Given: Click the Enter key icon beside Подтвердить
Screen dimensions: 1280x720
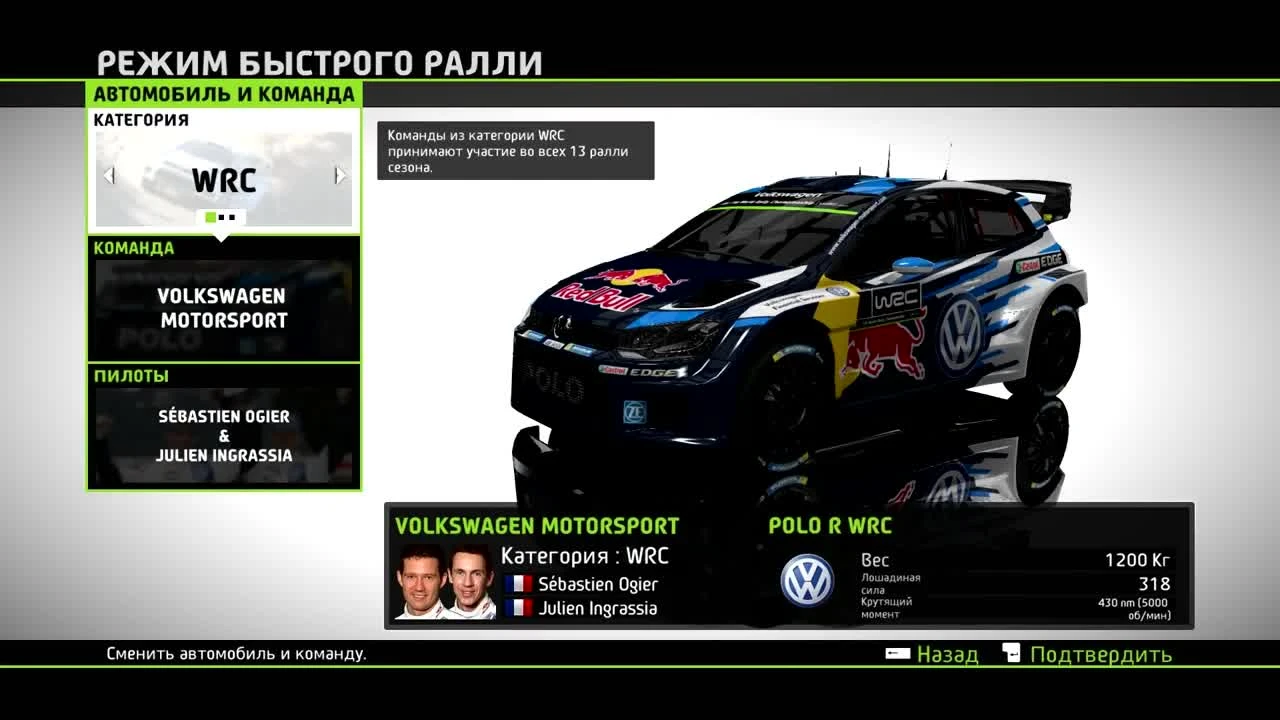Looking at the screenshot, I should point(1011,652).
